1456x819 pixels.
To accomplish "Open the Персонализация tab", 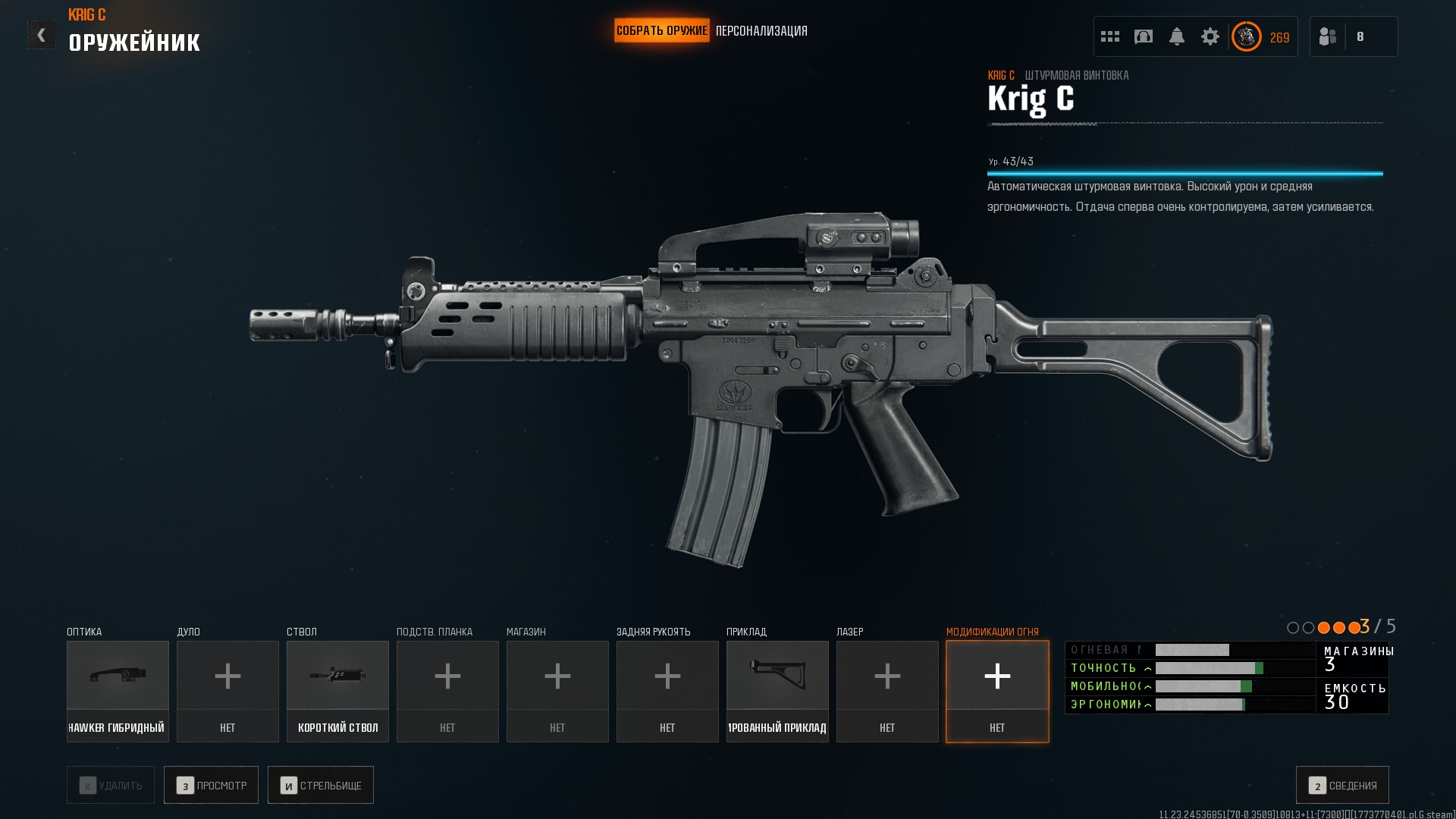I will (761, 31).
